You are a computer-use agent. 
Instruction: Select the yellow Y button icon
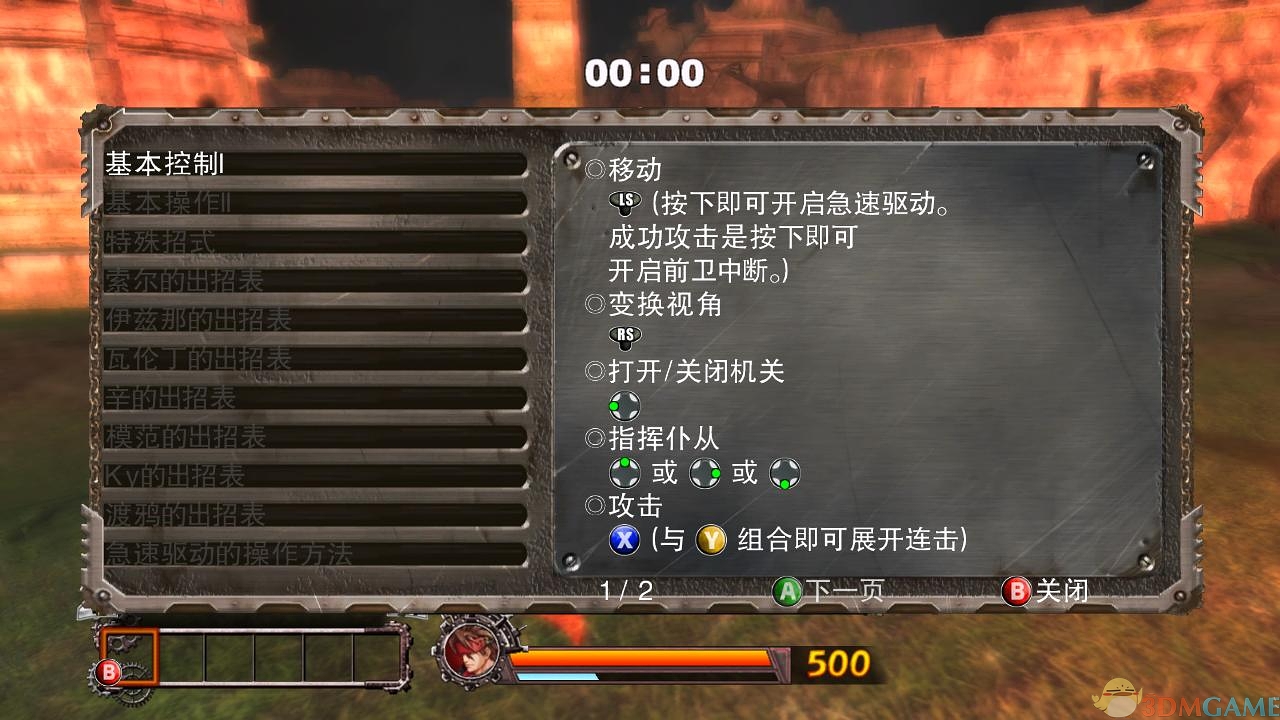pos(714,540)
